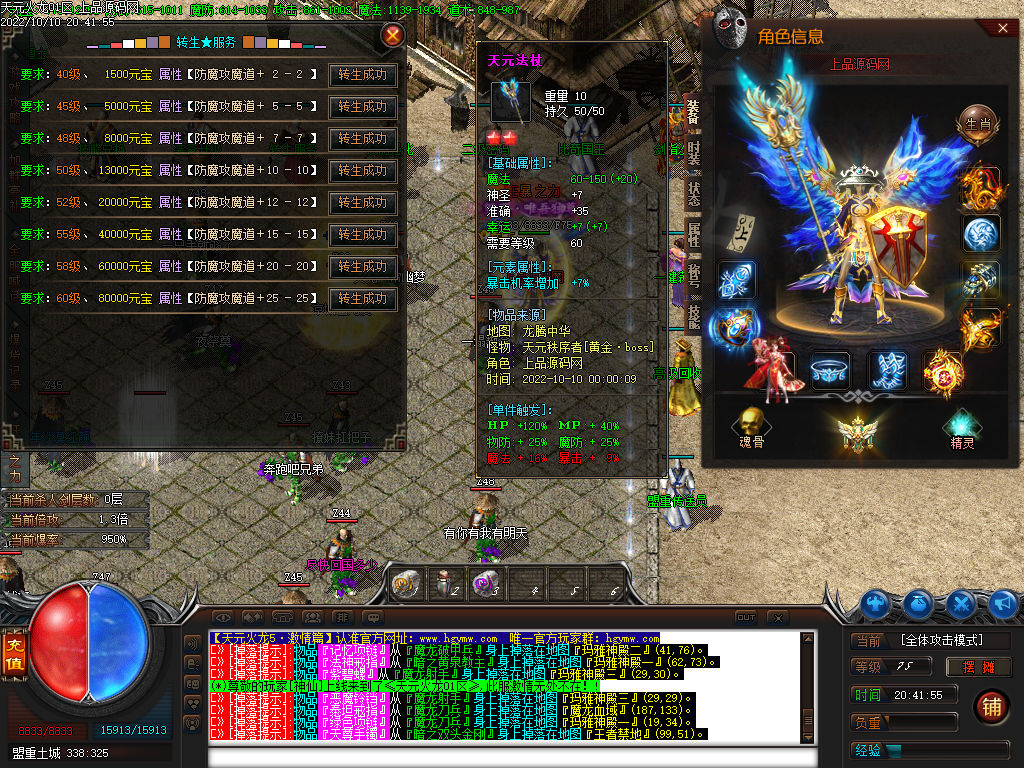Open the blue megaphone round button
The height and width of the screenshot is (768, 1024).
tap(1003, 603)
